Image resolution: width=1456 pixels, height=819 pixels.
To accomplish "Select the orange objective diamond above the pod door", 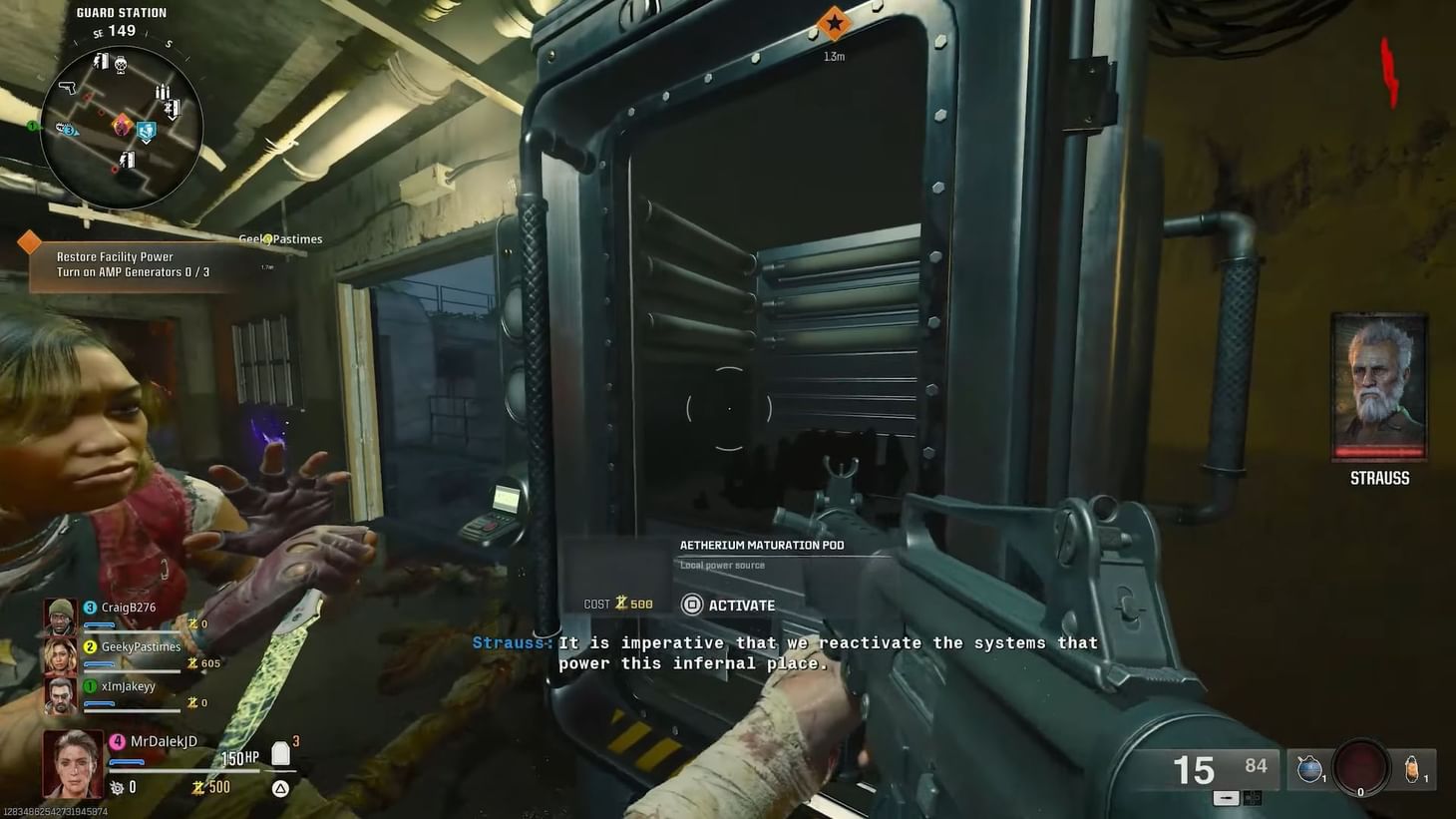I will click(834, 24).
